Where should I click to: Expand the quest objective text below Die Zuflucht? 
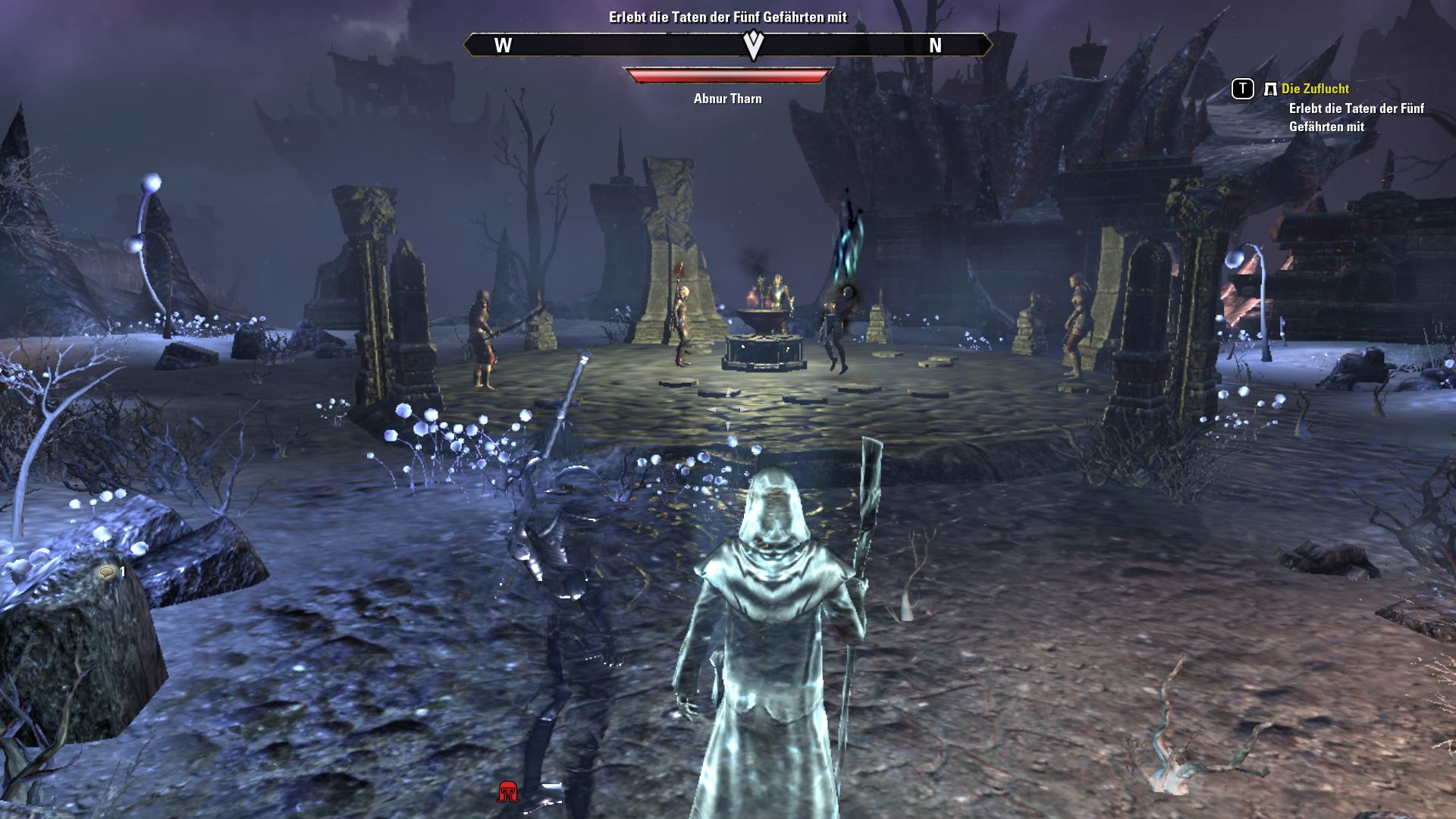(1357, 119)
